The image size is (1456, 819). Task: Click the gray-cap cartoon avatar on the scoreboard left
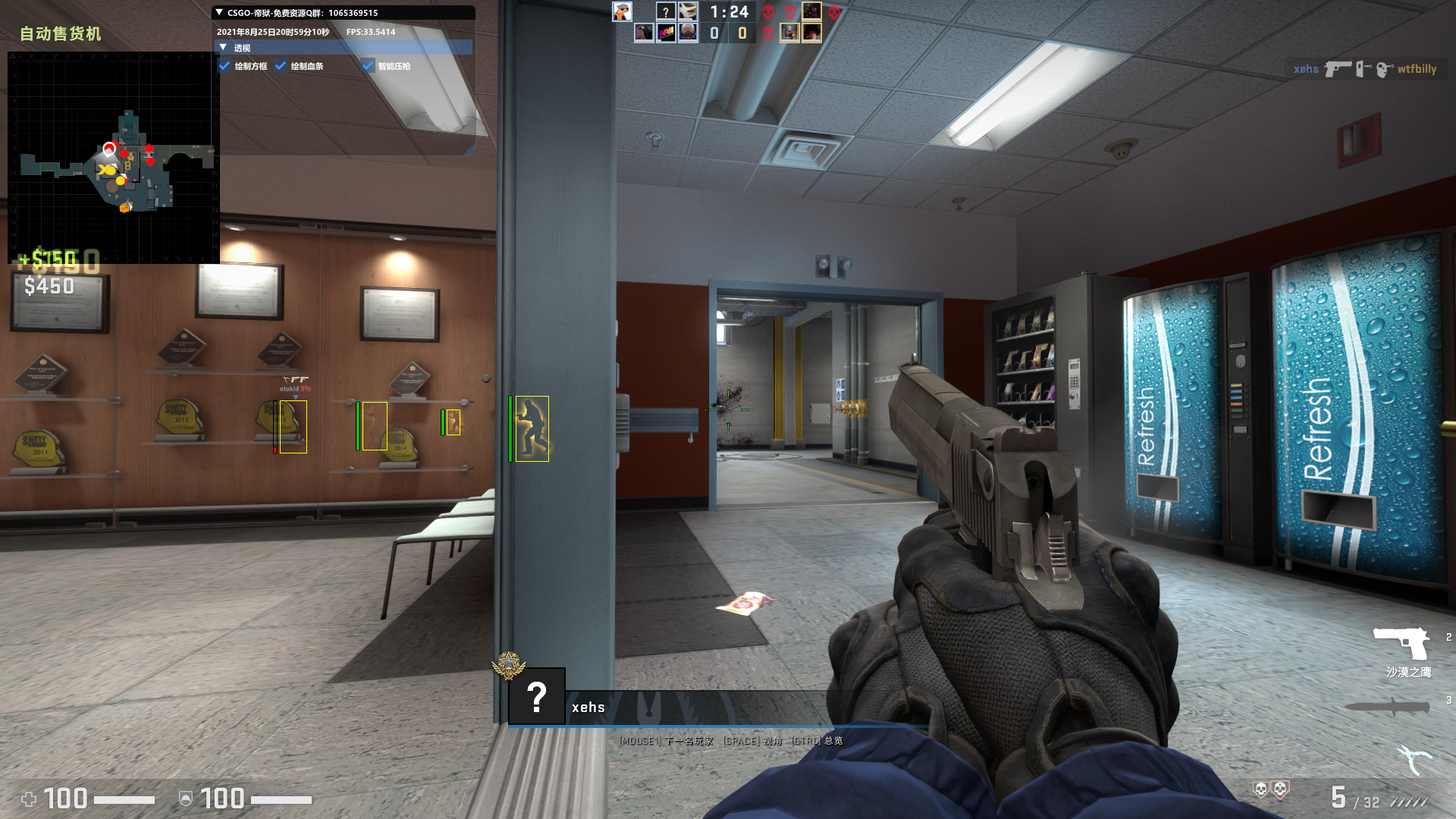622,11
